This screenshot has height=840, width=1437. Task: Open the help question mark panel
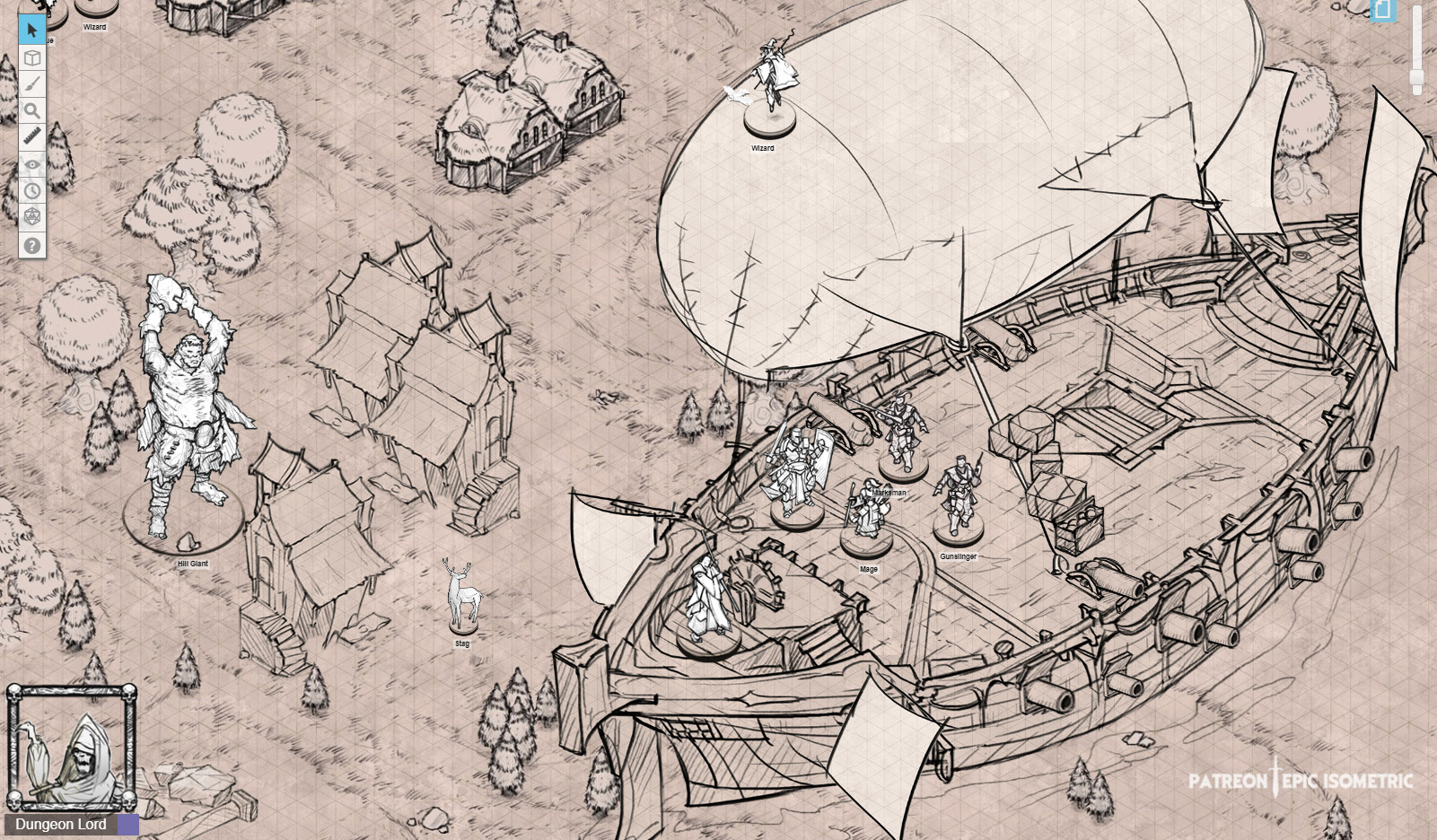[x=31, y=245]
